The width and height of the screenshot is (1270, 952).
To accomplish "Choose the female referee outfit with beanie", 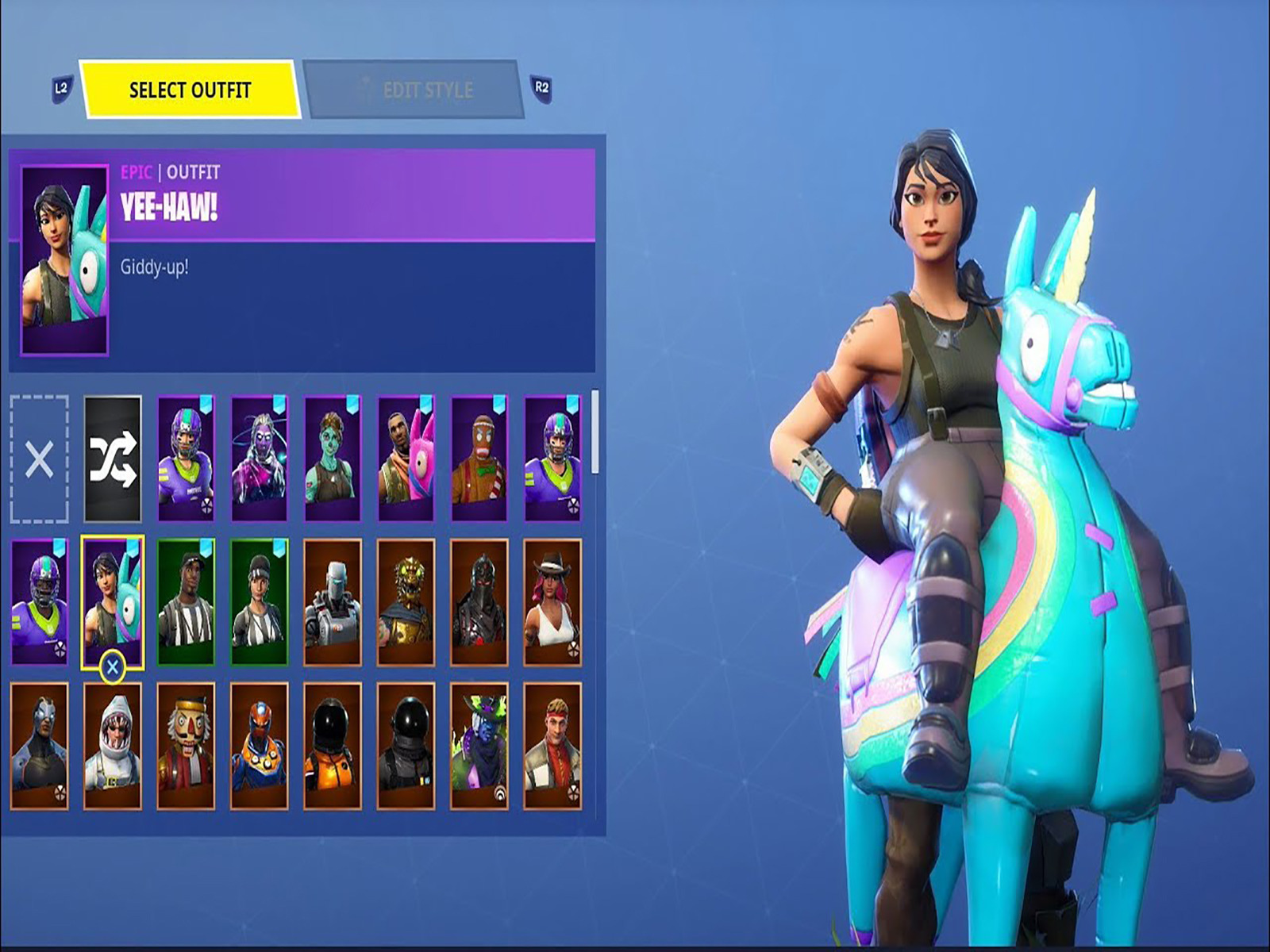I will click(259, 602).
